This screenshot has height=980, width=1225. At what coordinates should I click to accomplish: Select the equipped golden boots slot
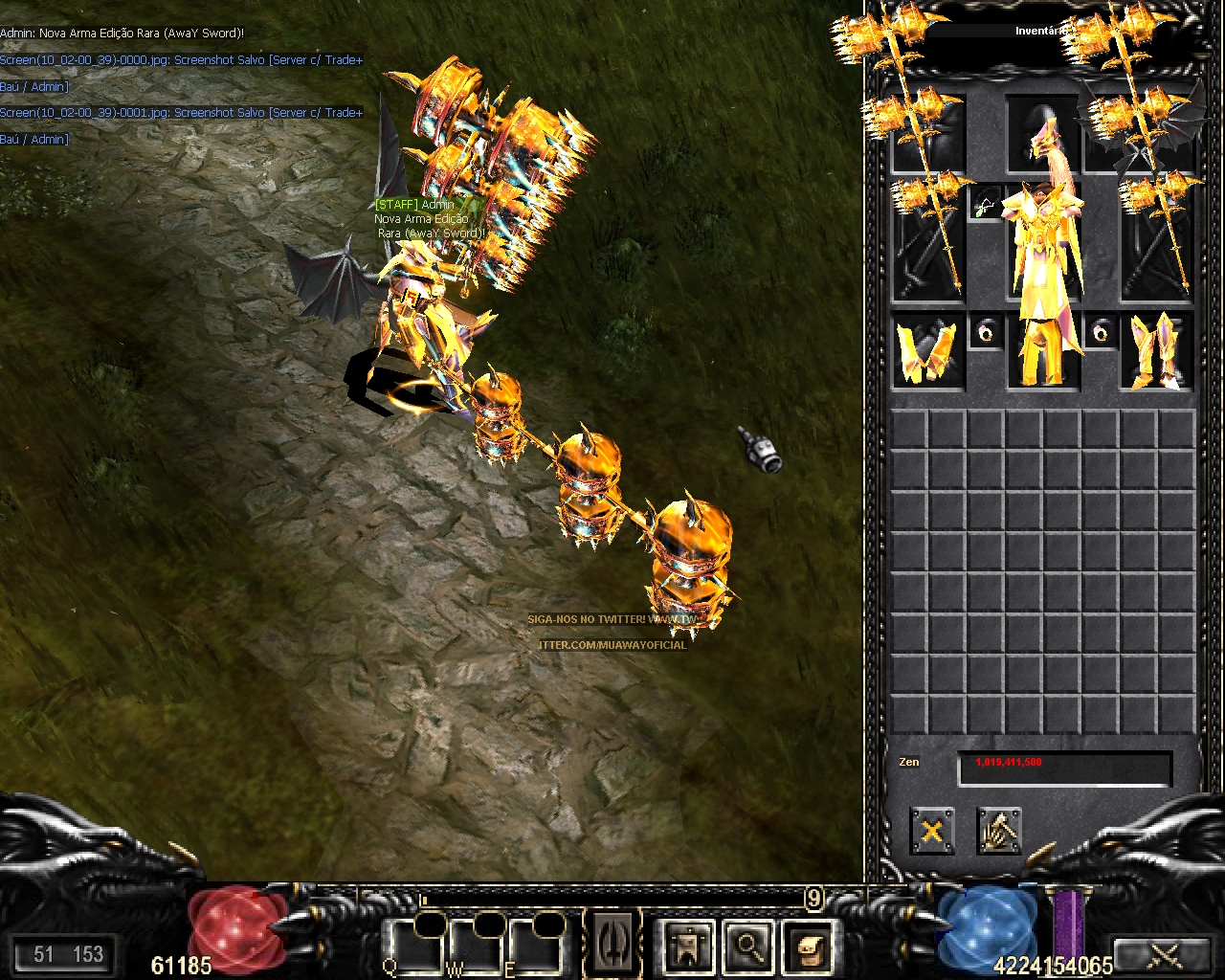click(1157, 351)
